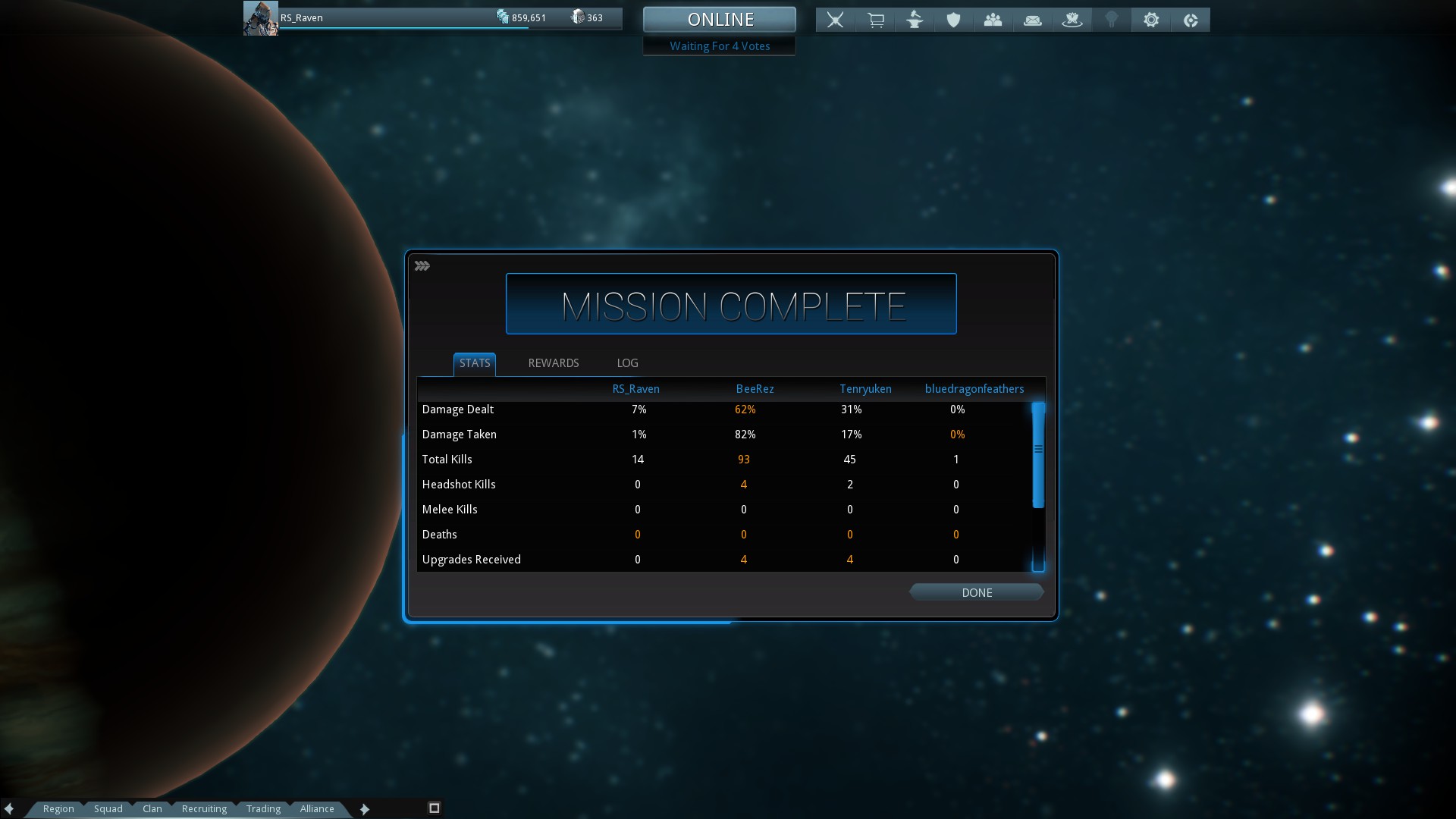This screenshot has width=1456, height=819.
Task: Click the RS_Raven profile avatar
Action: click(x=260, y=18)
